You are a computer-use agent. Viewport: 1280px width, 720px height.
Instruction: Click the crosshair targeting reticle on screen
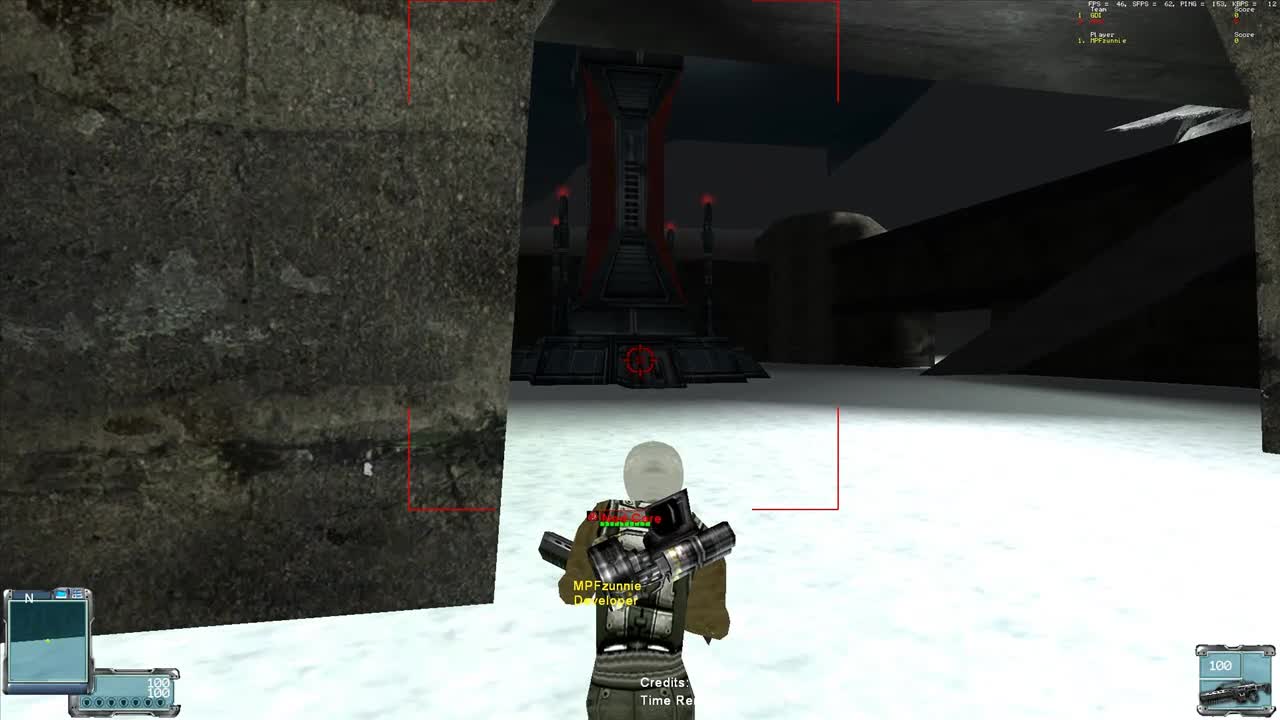pos(640,360)
